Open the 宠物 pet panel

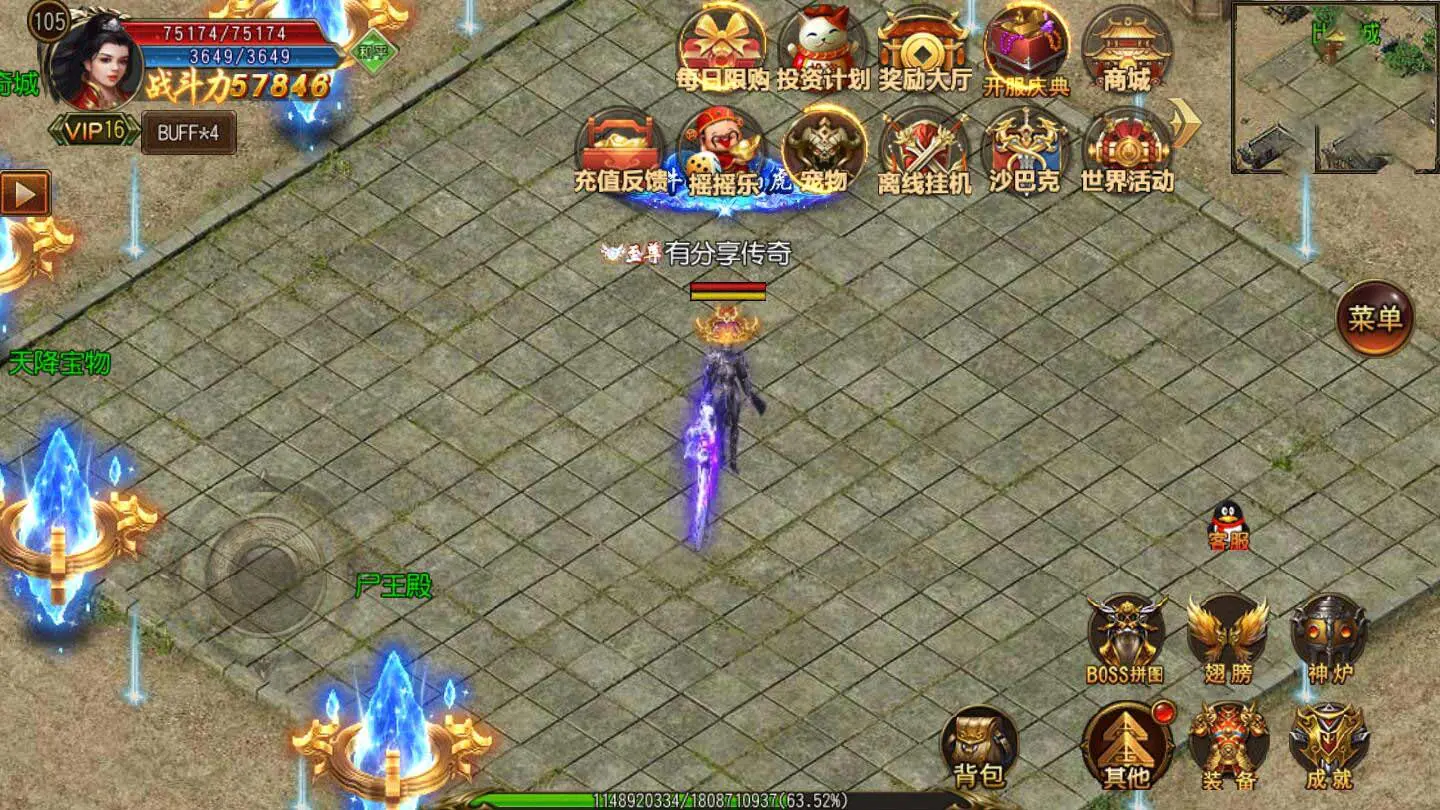point(822,150)
